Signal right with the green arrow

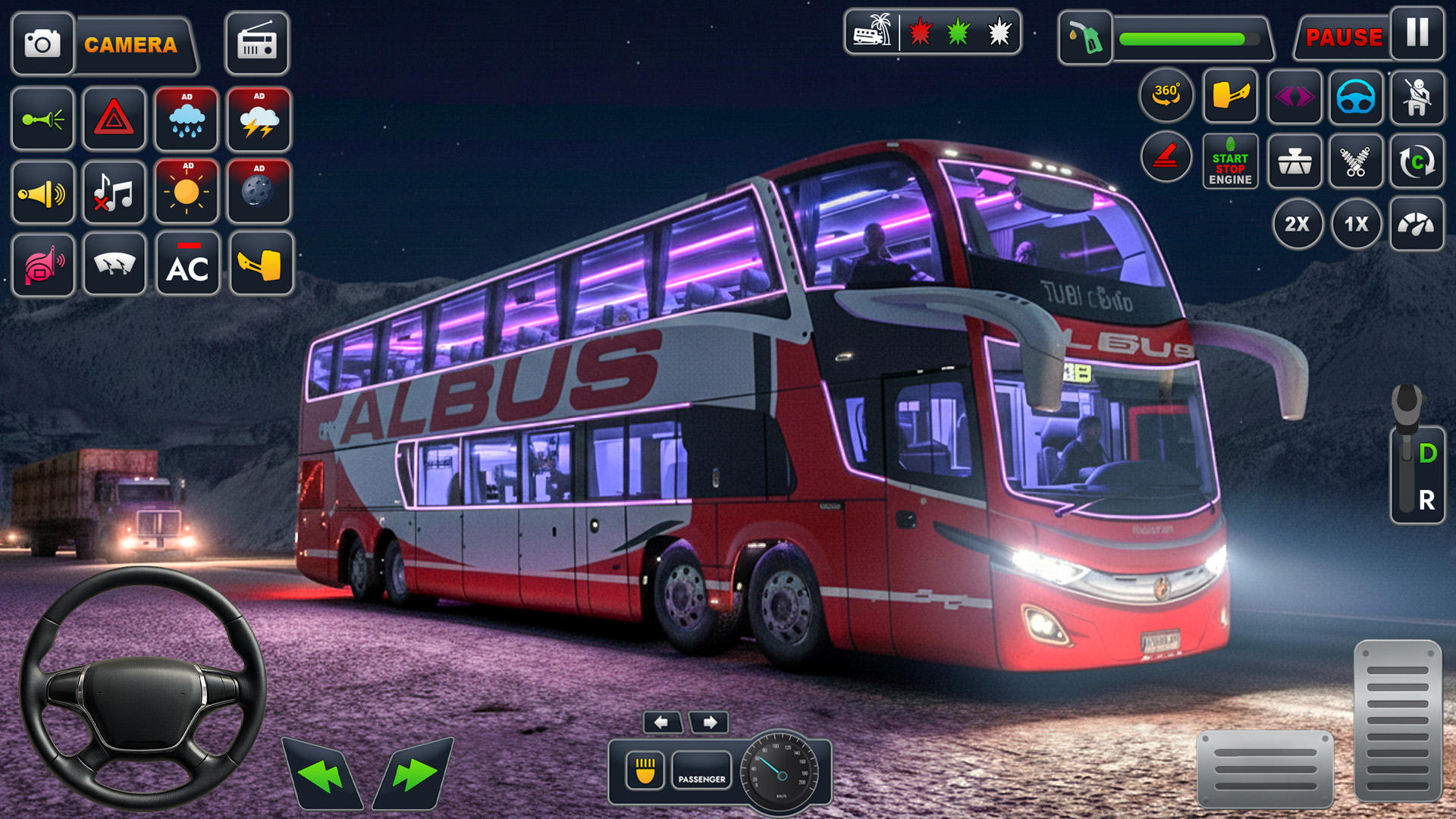(414, 775)
